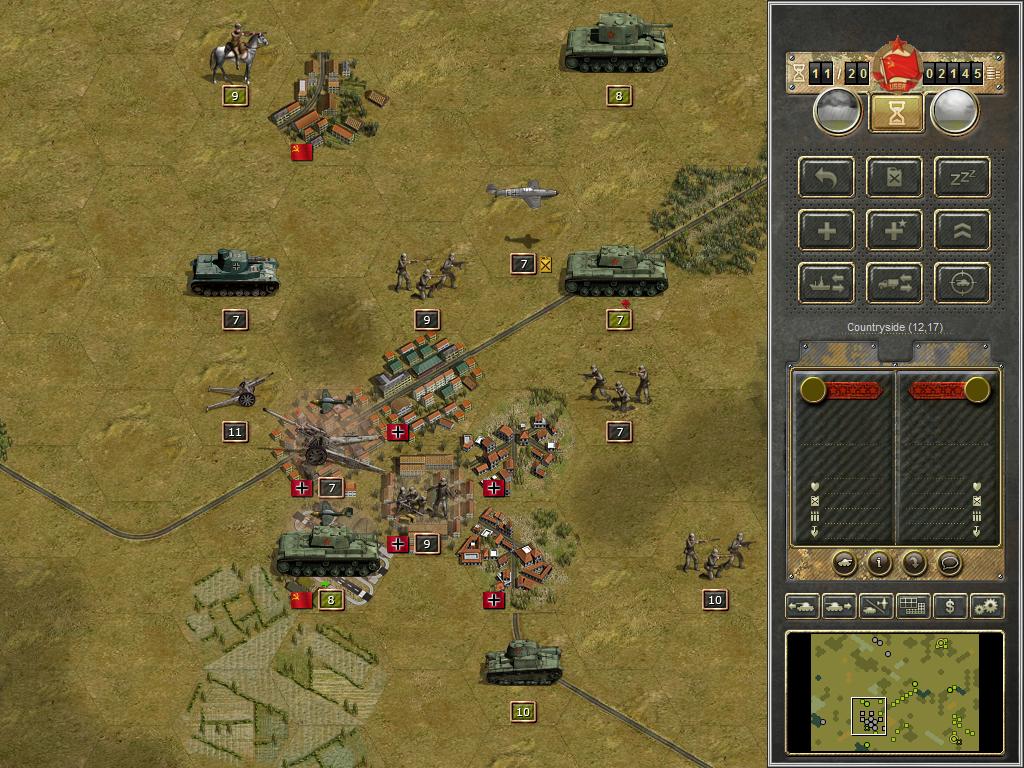
Task: Click the minimap to move the view
Action: click(894, 692)
